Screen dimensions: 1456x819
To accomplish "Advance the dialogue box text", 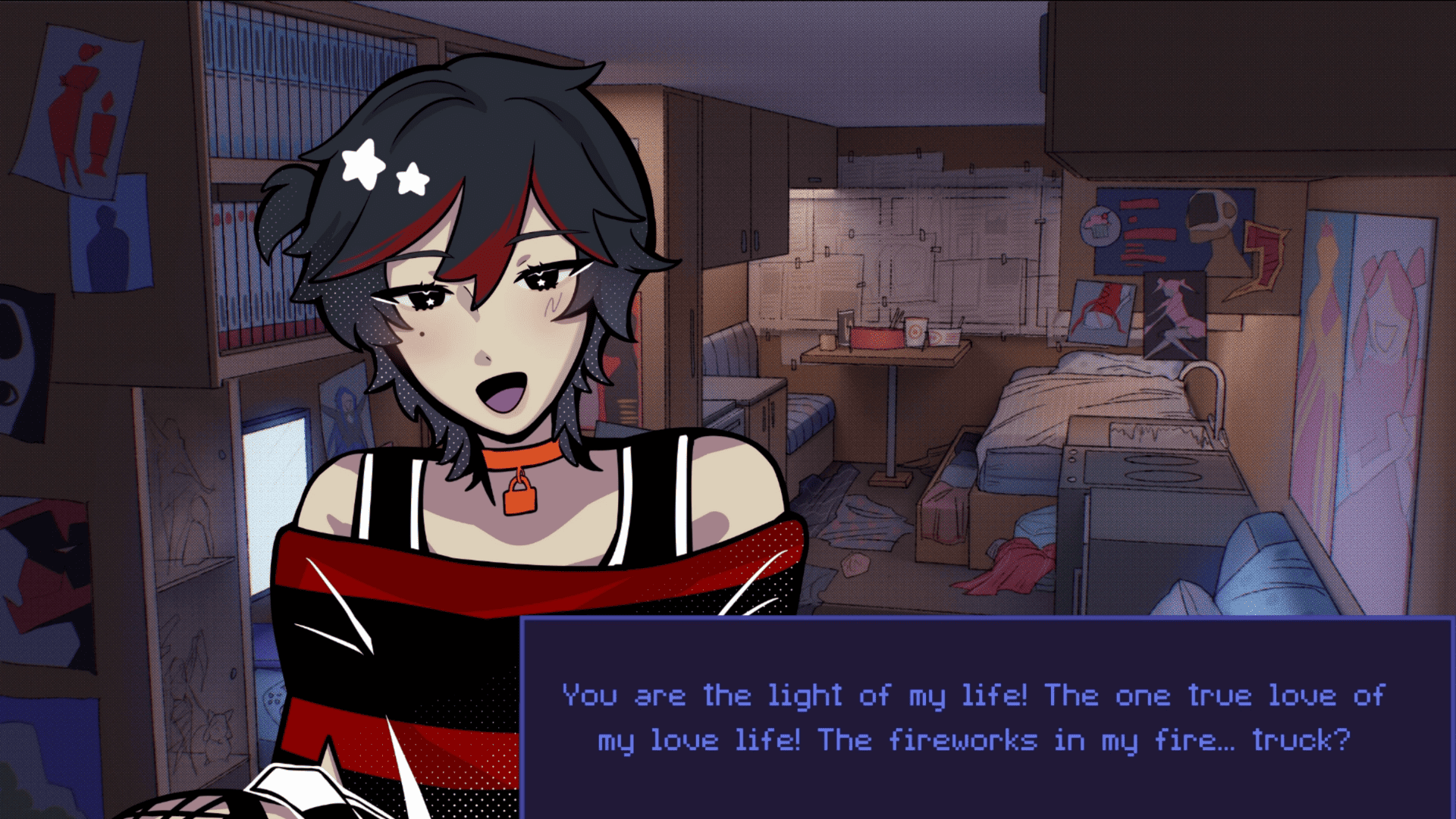I will pyautogui.click(x=986, y=717).
